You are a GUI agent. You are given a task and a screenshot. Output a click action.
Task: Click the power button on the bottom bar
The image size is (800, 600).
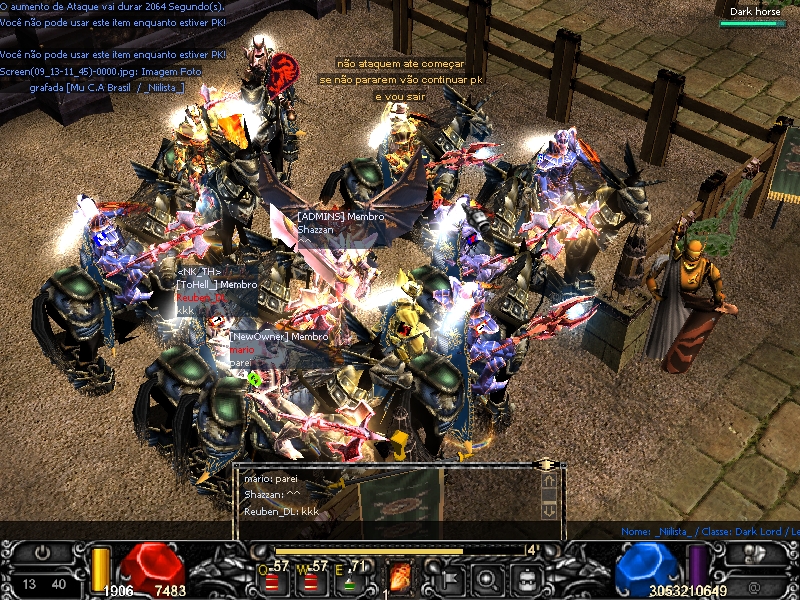coord(43,552)
